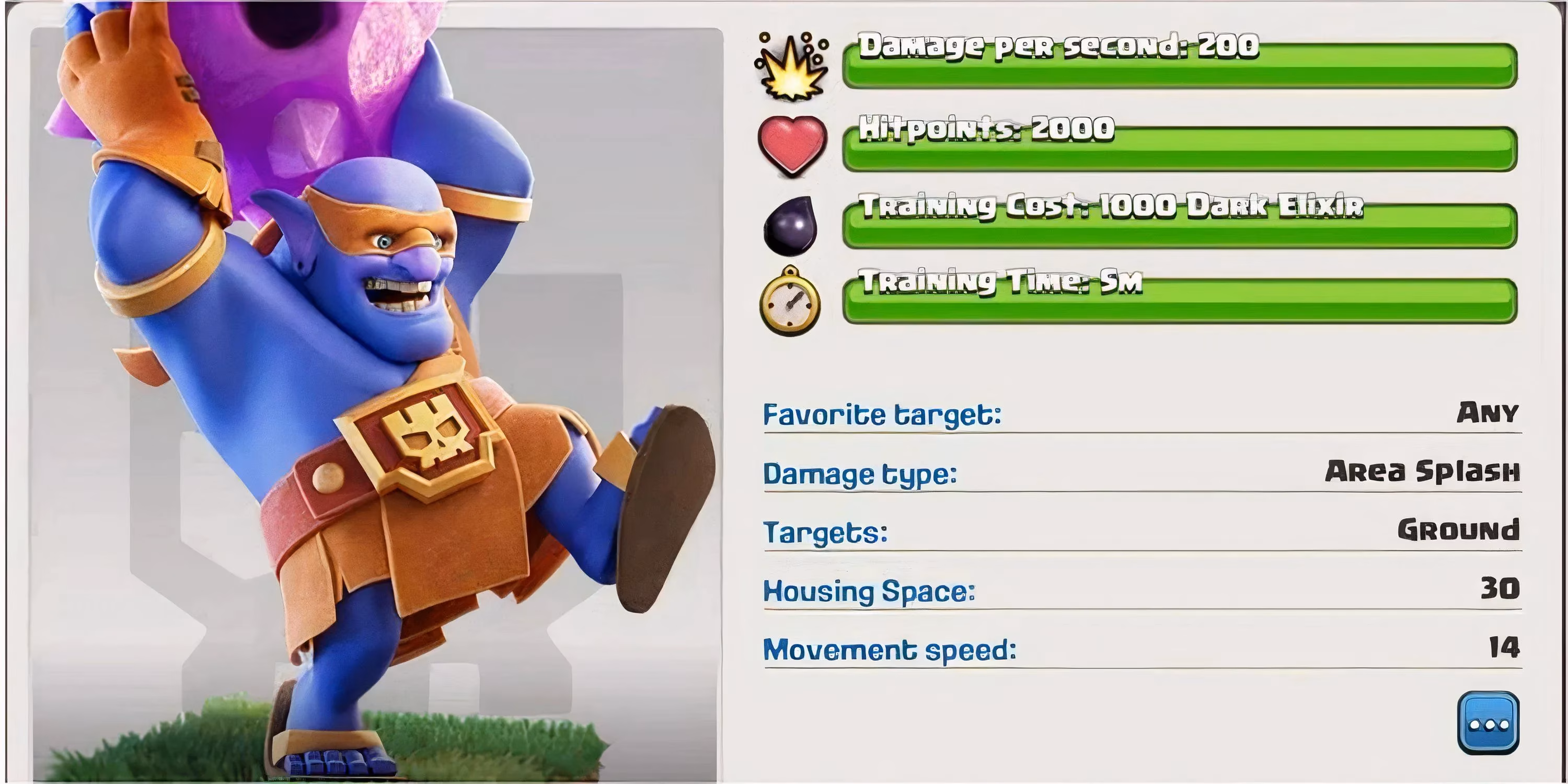Select the Damage per second stat bar
Screen dimensions: 1568x784
[x=1187, y=61]
